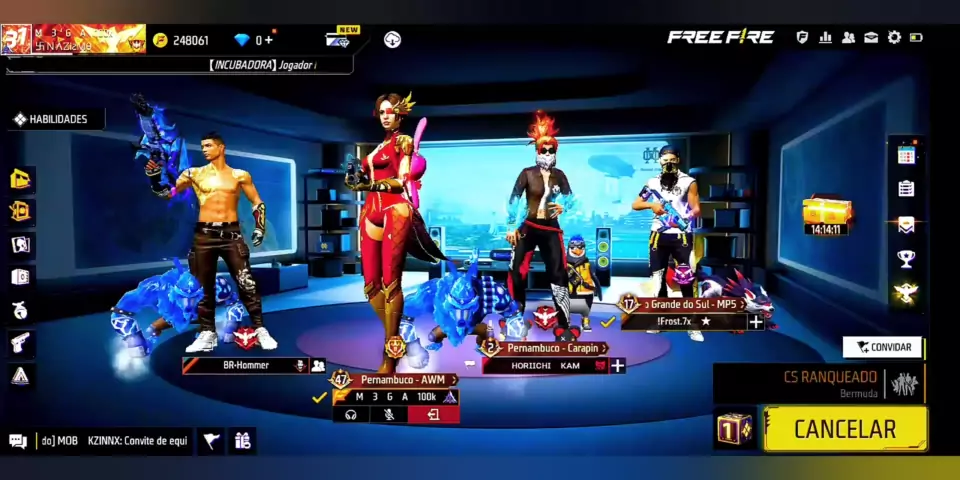The width and height of the screenshot is (960, 480).
Task: Open the weapon pistol icon in the left sidebar
Action: pos(20,343)
